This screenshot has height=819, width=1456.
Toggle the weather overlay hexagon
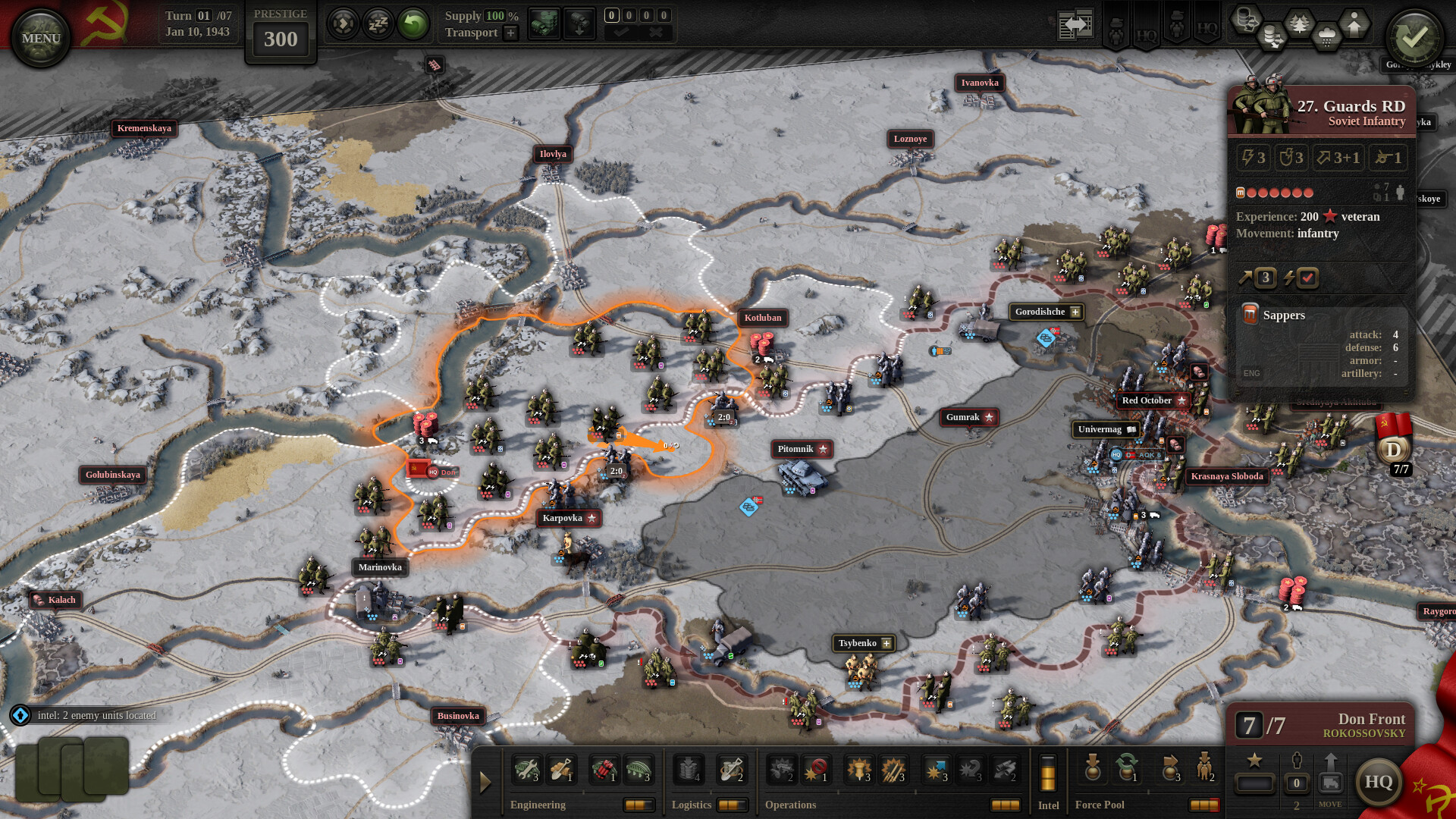(1326, 33)
